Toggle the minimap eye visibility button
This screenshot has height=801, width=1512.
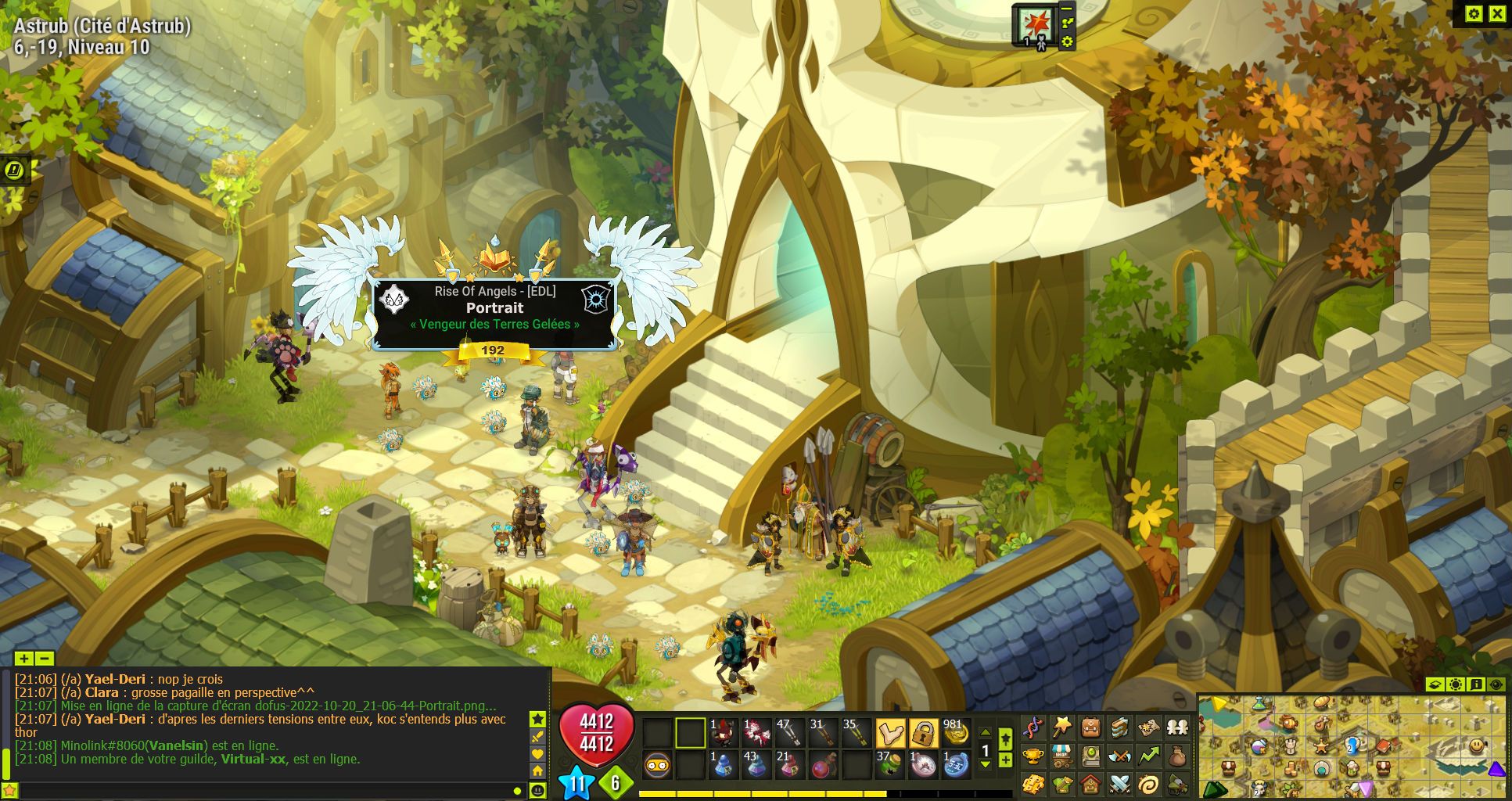1496,684
